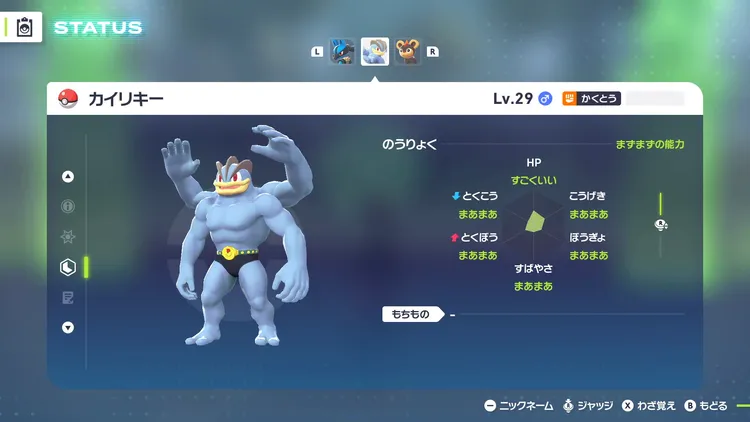Image resolution: width=750 pixels, height=422 pixels.
Task: Open the info page tab
Action: pyautogui.click(x=68, y=207)
